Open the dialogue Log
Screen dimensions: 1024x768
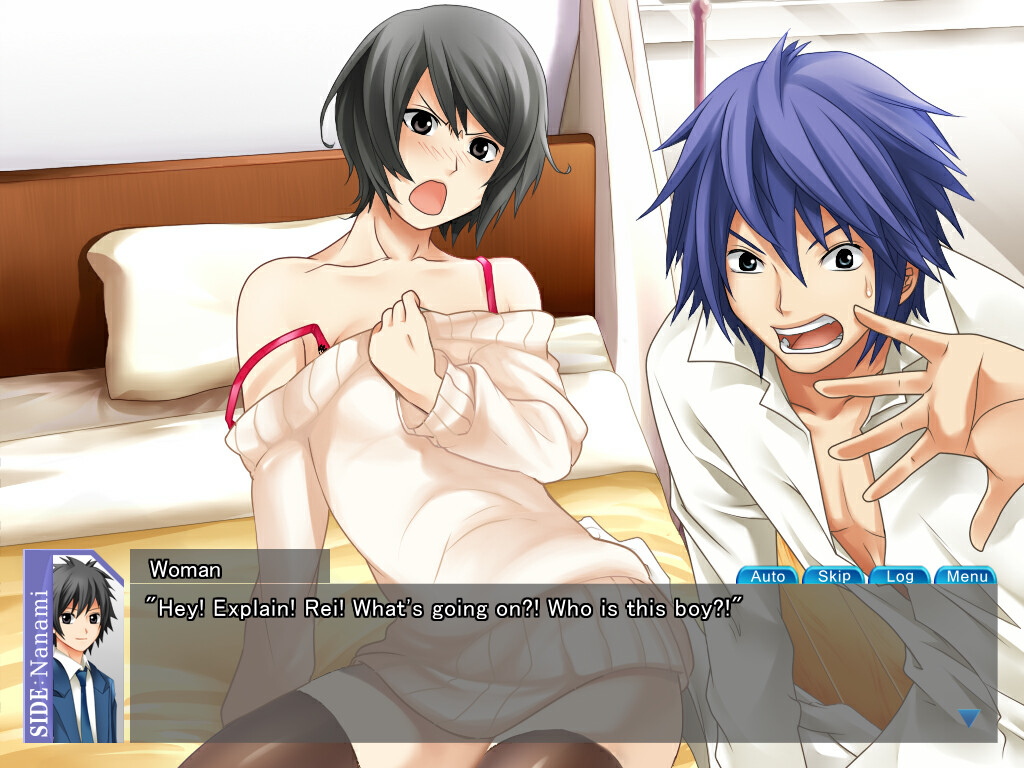pos(900,576)
